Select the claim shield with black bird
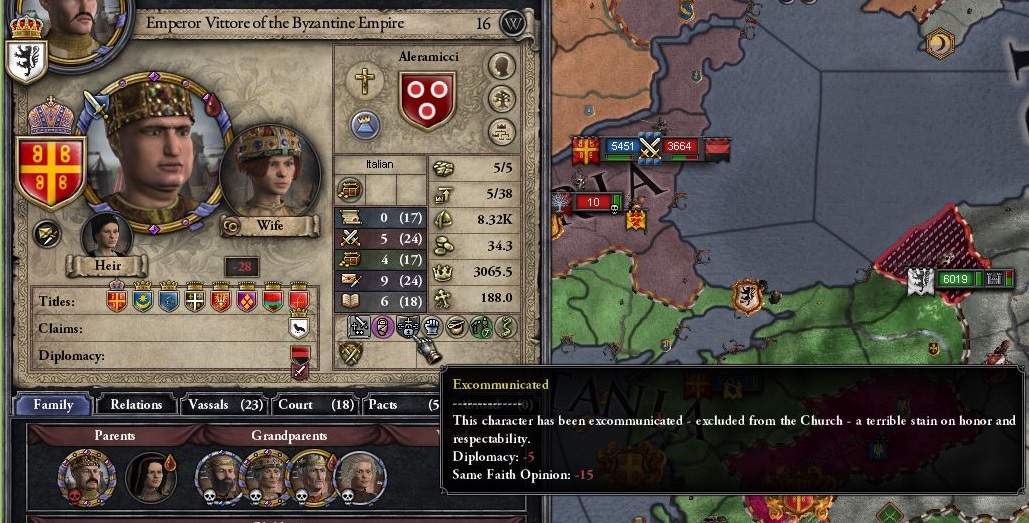Screen dimensions: 1029x523 (x=299, y=327)
